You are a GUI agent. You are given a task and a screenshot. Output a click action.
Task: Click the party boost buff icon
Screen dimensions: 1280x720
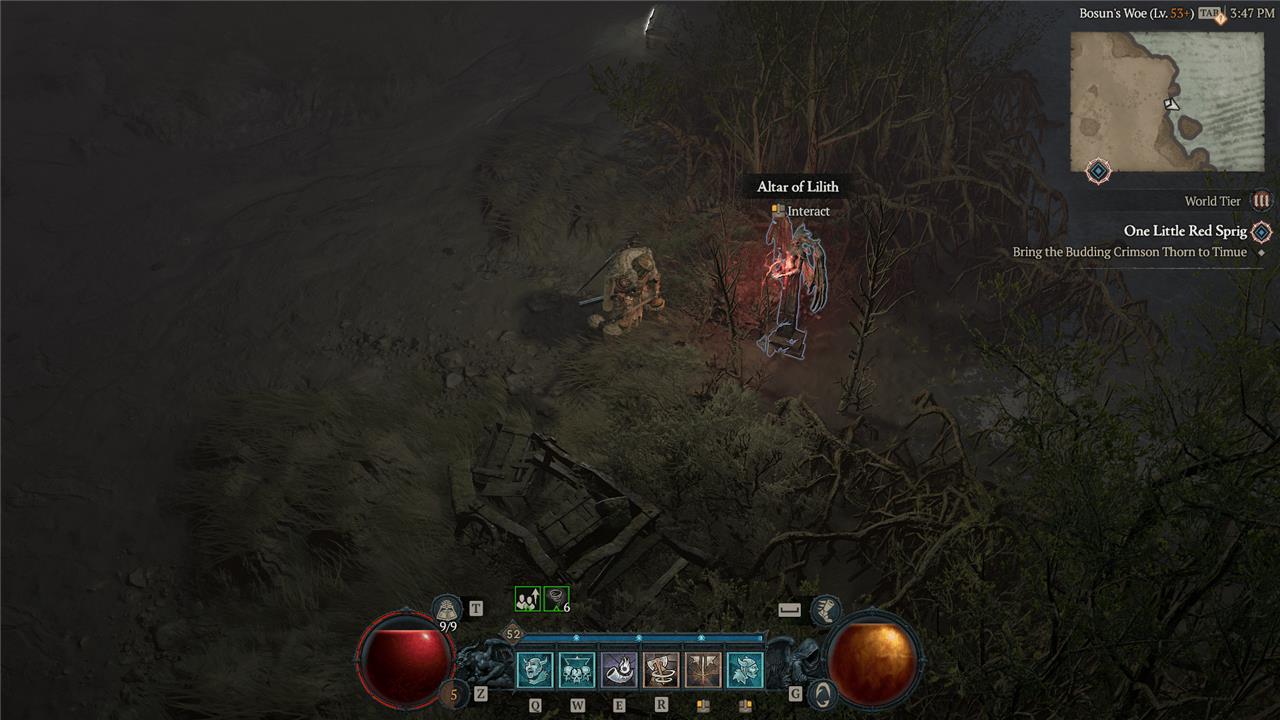527,599
